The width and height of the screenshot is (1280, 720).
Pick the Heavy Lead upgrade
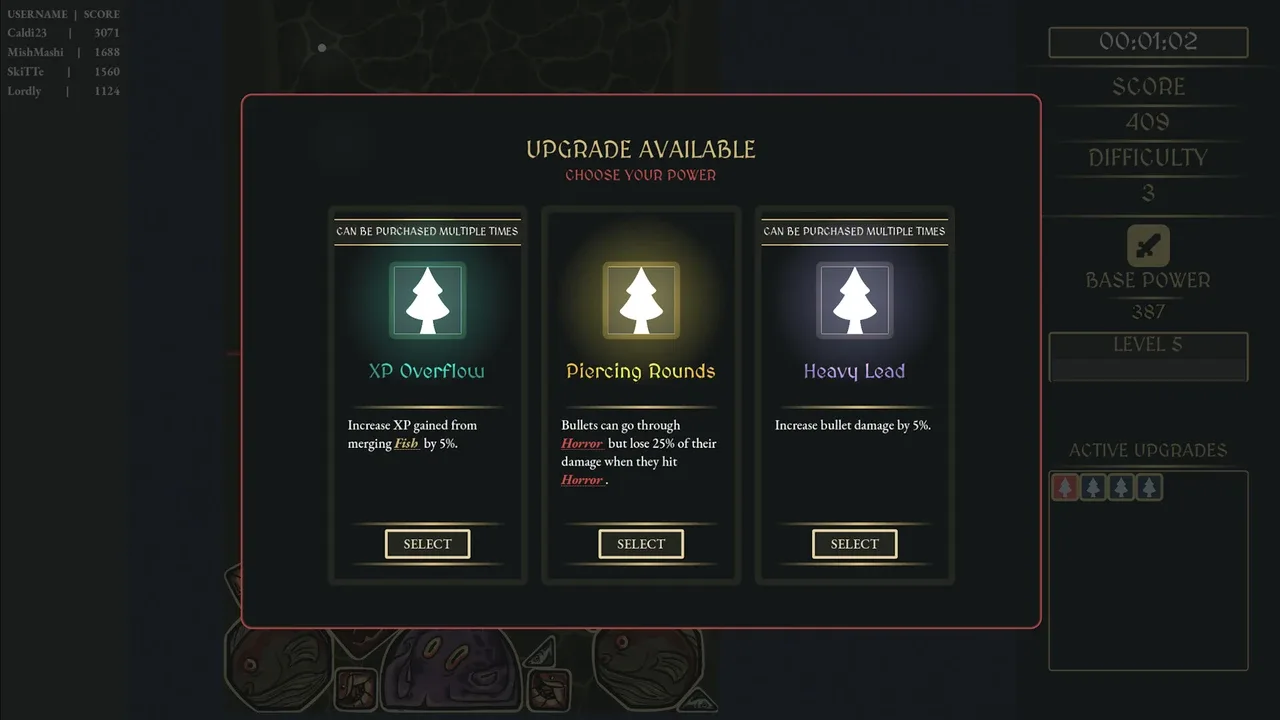[x=854, y=544]
